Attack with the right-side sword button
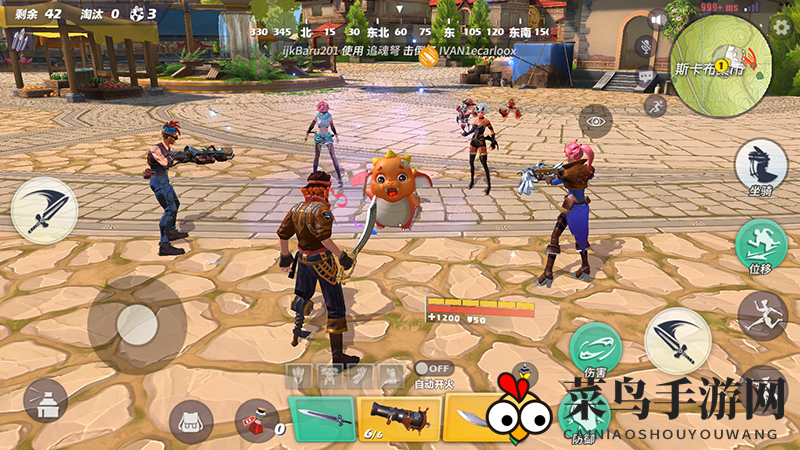Viewport: 800px width, 450px height. (677, 341)
